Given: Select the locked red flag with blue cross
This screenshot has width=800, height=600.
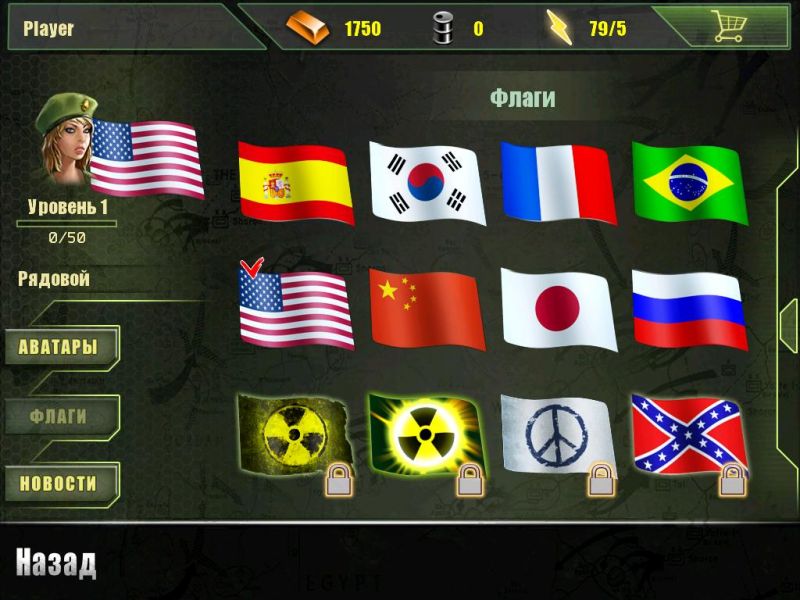Looking at the screenshot, I should coord(690,435).
